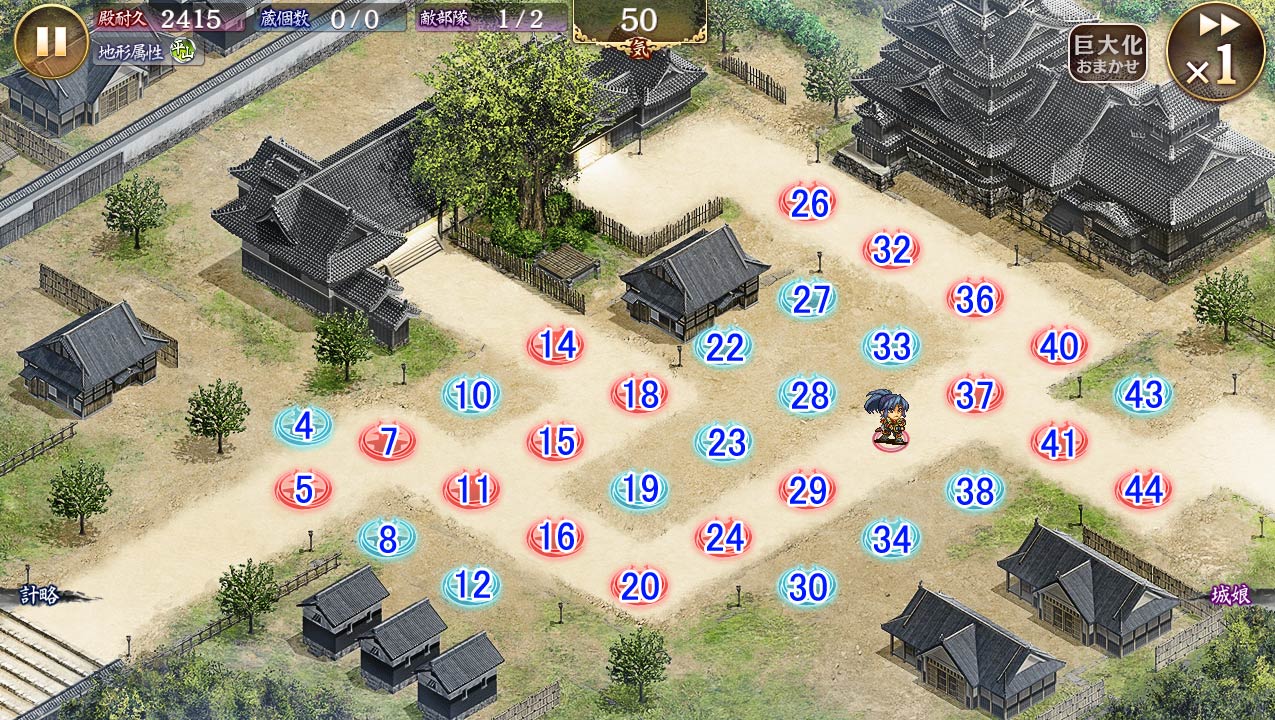Select the red tile numbered 18
The height and width of the screenshot is (720, 1275).
(x=640, y=395)
